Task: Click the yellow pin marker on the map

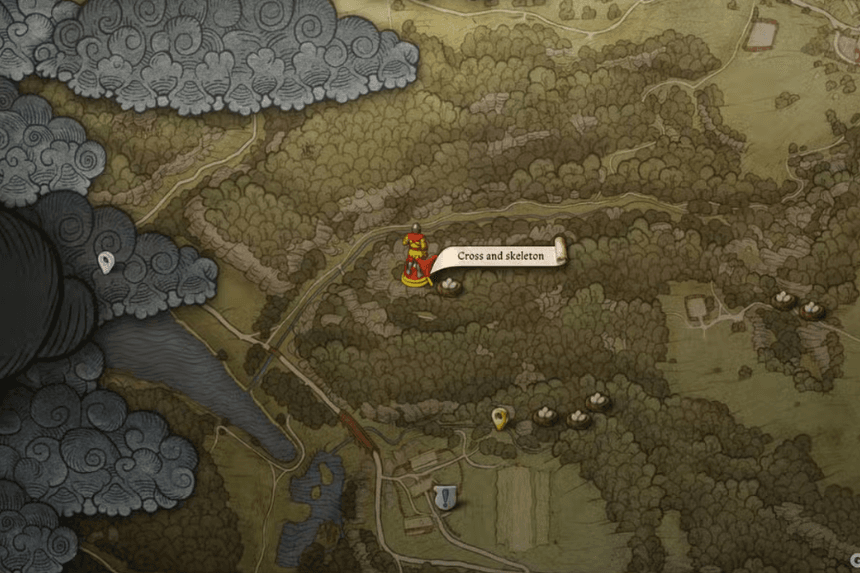Action: click(x=500, y=417)
